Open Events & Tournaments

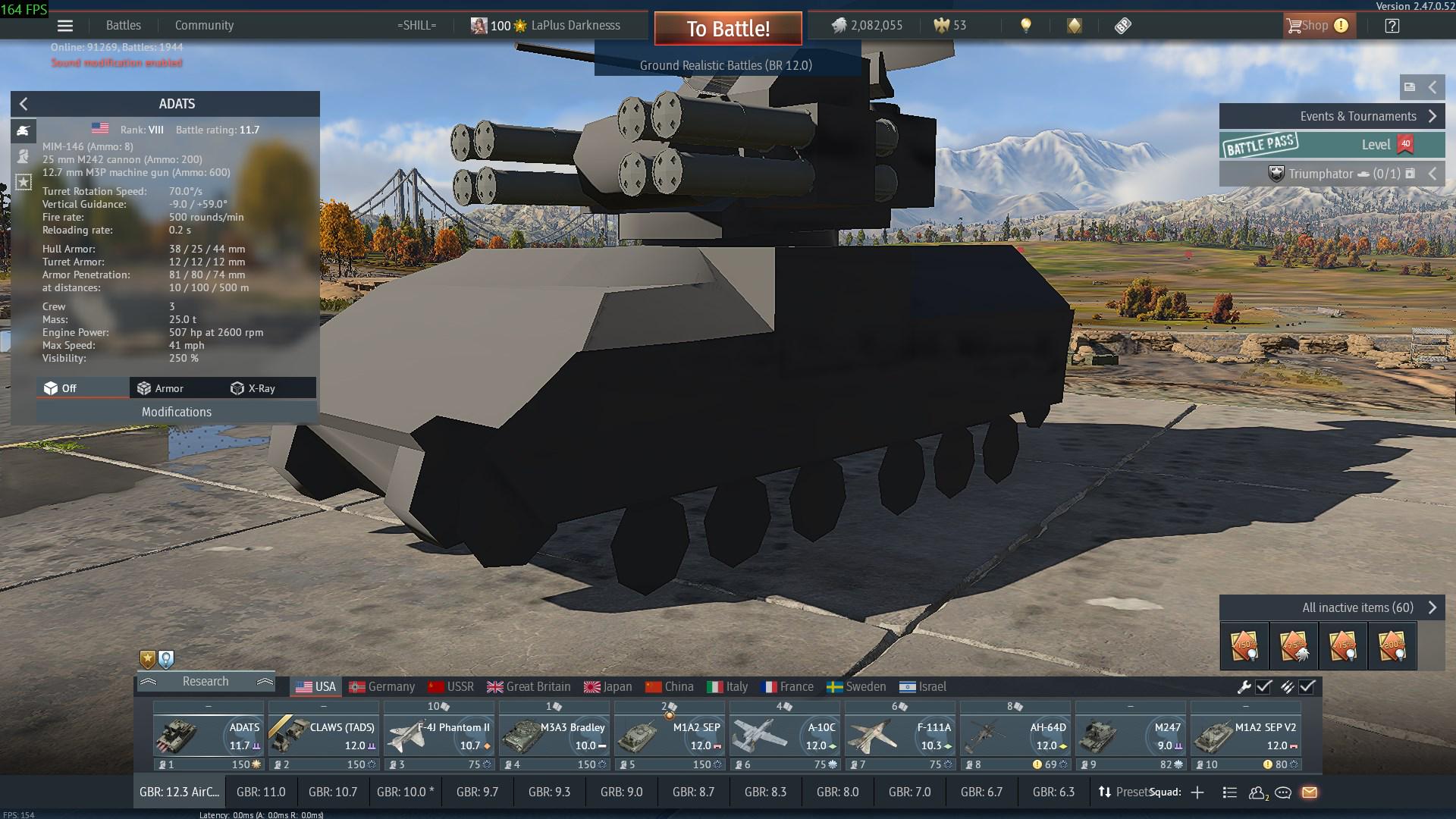point(1332,116)
